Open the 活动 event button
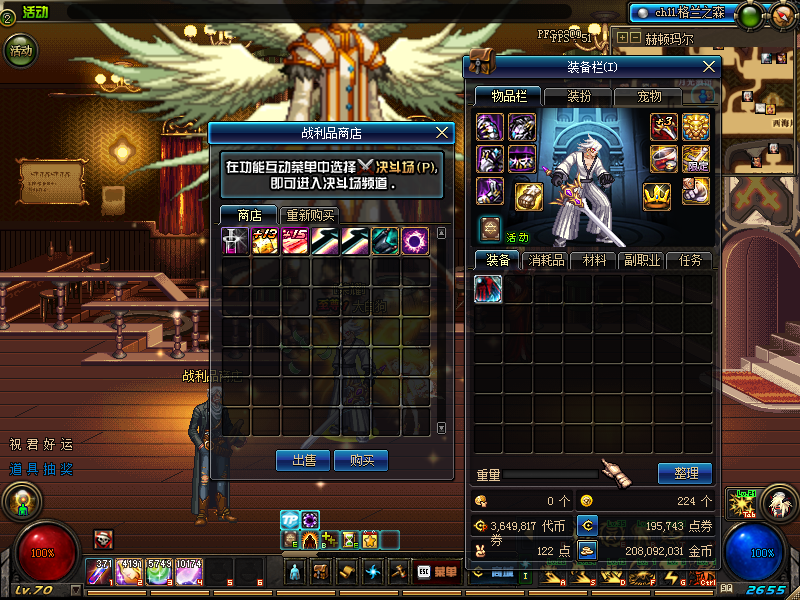800x600 pixels. tap(20, 49)
